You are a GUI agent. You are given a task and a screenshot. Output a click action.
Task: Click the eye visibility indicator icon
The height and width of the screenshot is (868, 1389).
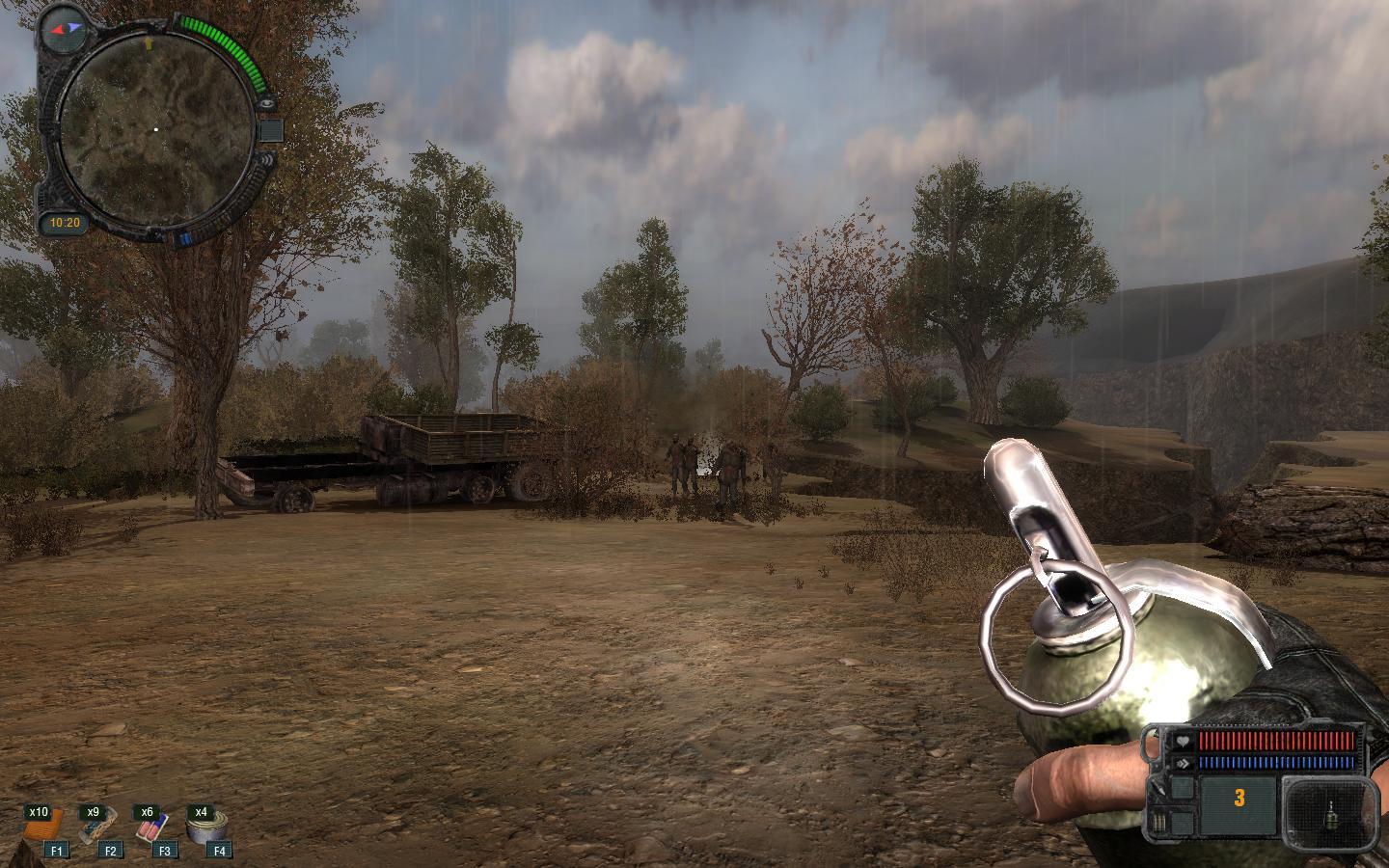[267, 101]
